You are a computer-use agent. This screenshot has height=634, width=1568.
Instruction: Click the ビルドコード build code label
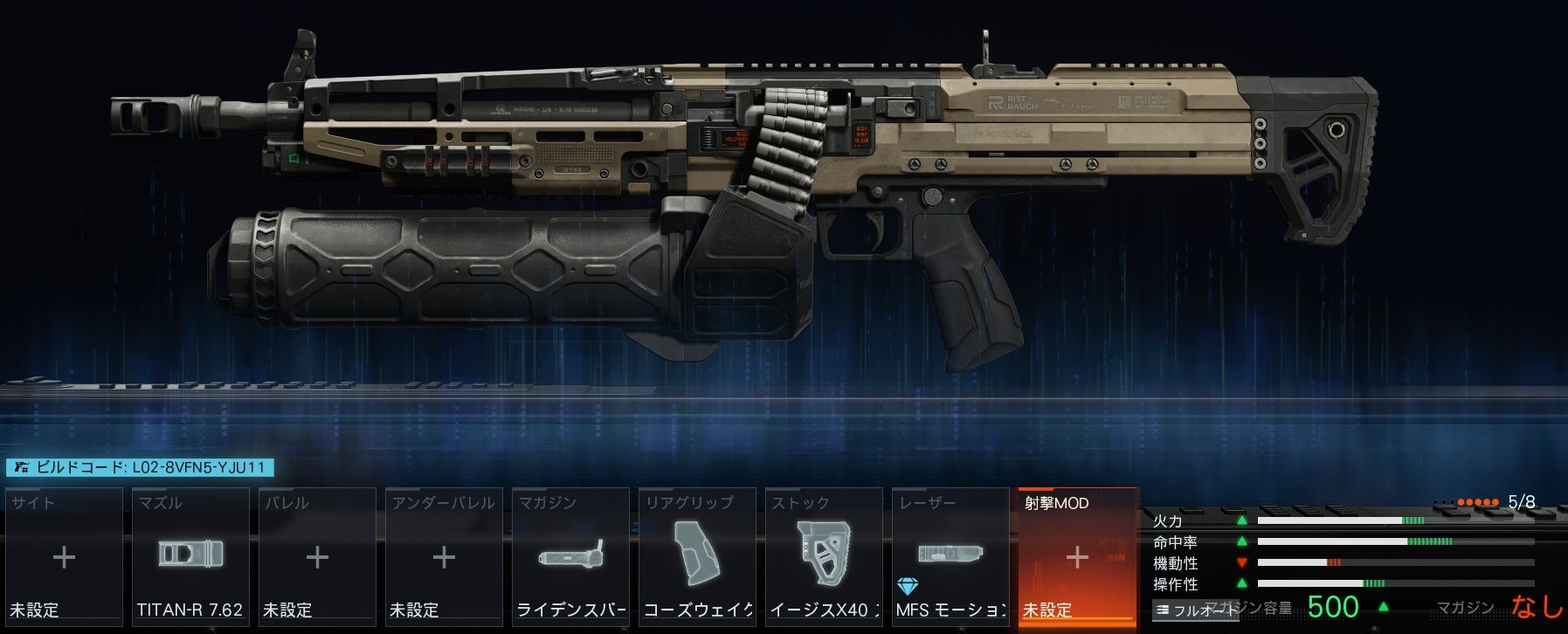point(140,467)
